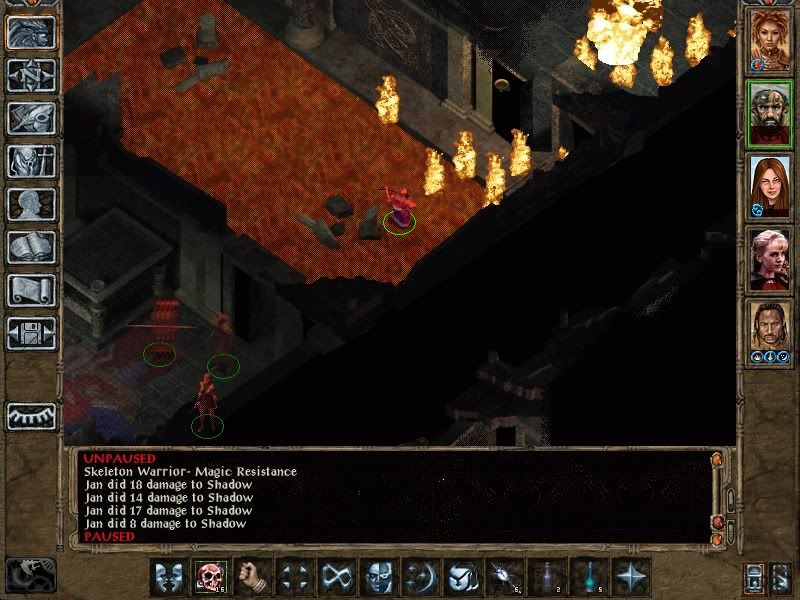Click the four-arrows formation button

point(295,577)
